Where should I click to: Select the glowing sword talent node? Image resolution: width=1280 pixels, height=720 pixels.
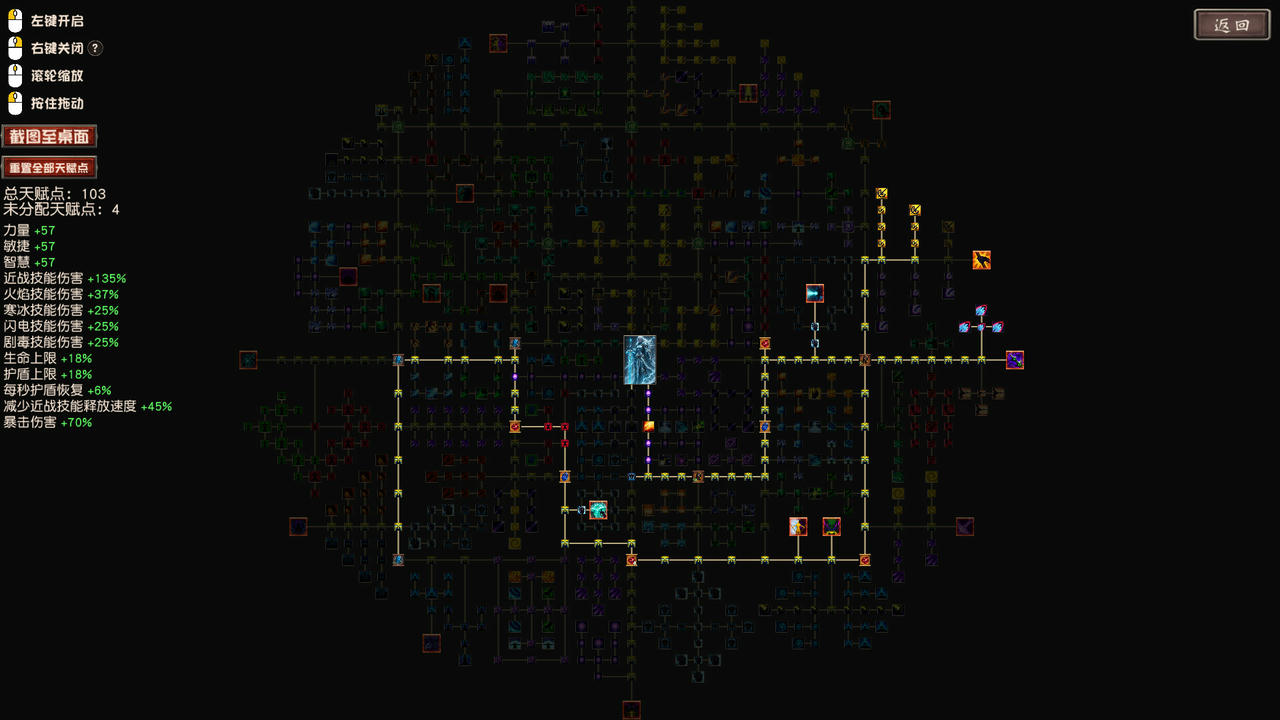[798, 527]
